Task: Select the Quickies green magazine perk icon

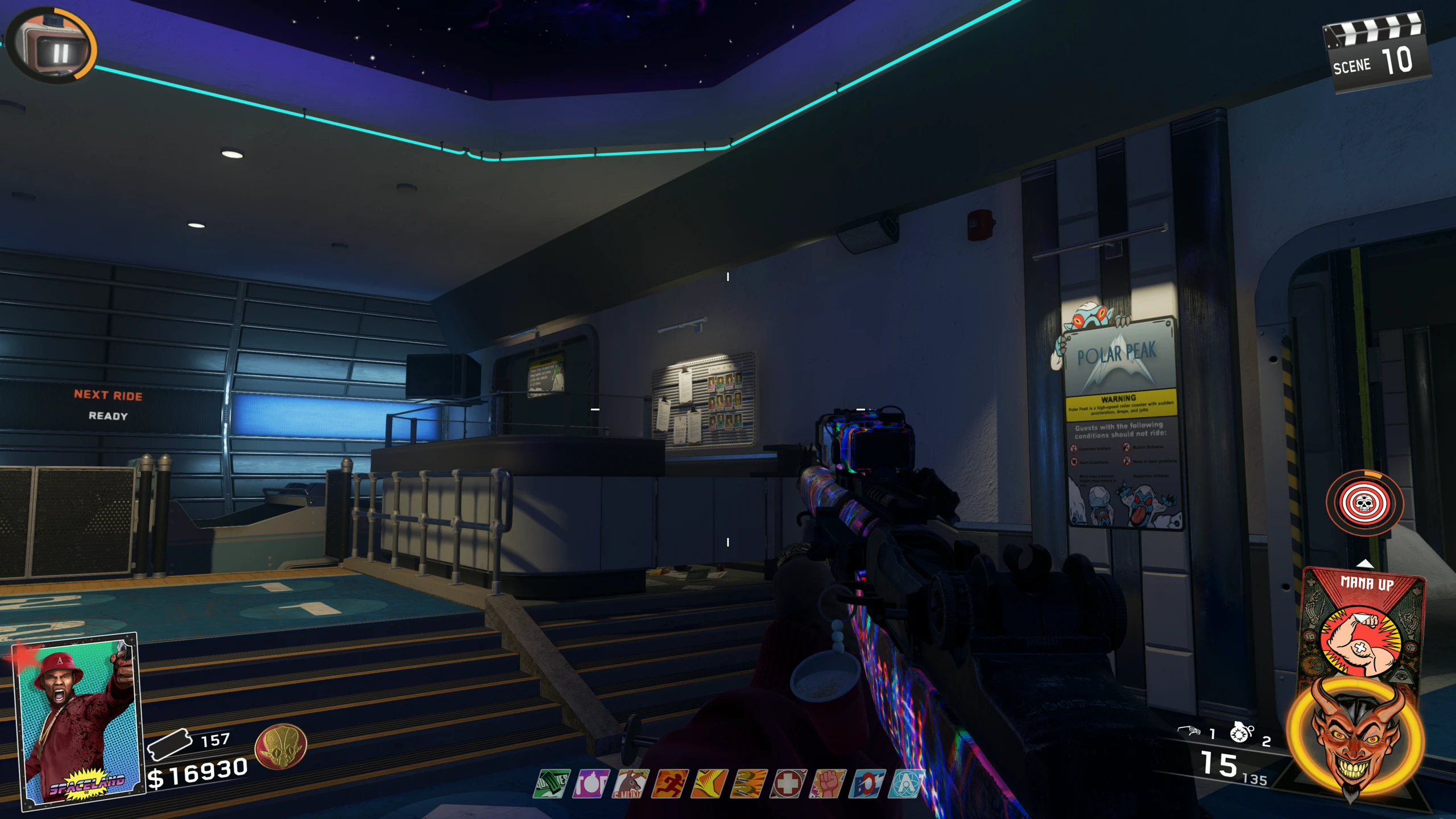Action: coord(552,784)
